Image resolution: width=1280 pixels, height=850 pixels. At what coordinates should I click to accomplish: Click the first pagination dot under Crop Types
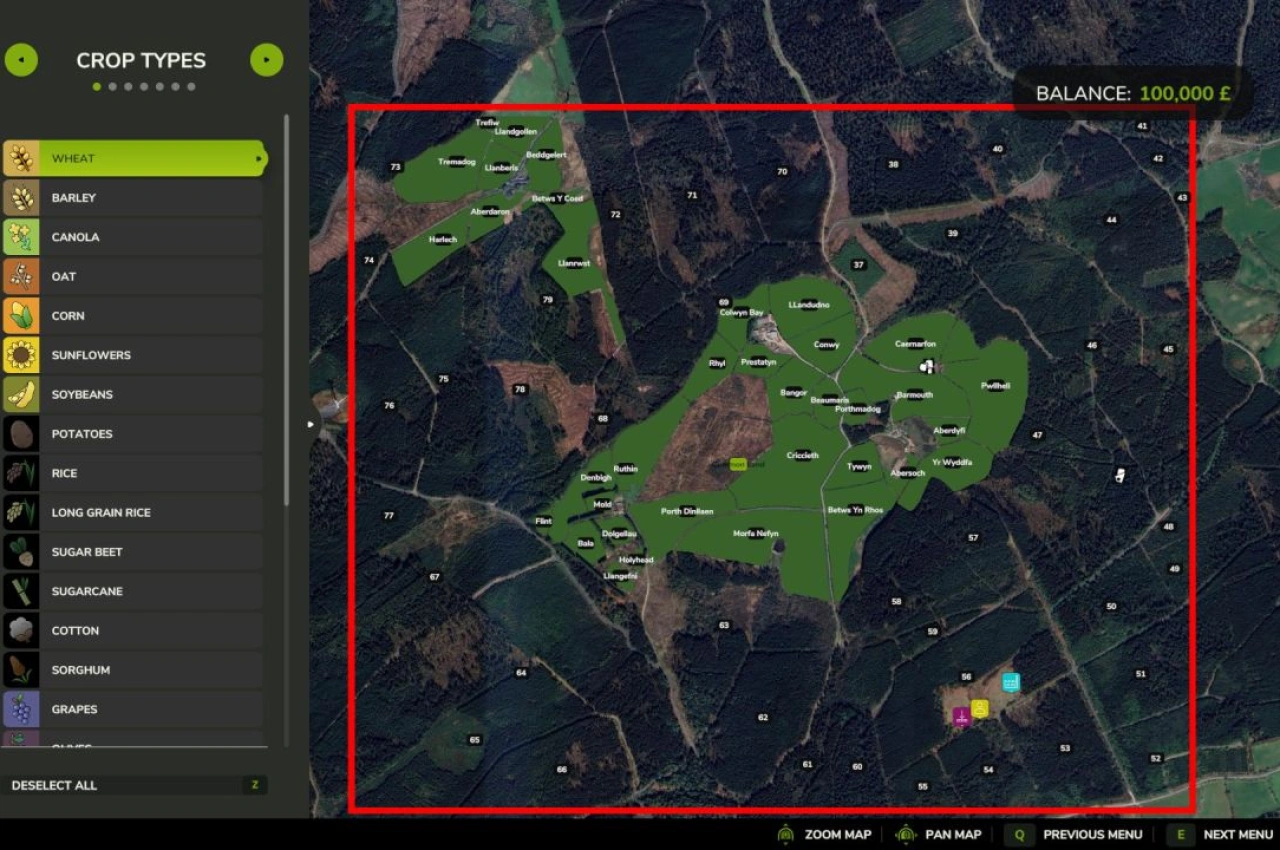[97, 87]
